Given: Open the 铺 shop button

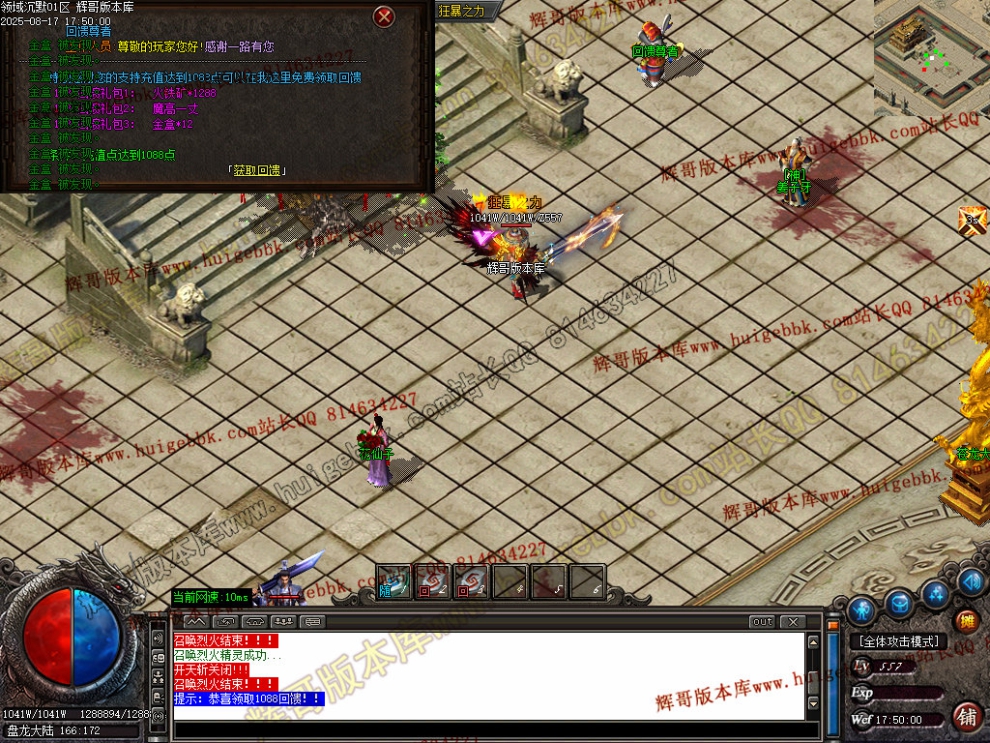Looking at the screenshot, I should tap(966, 716).
